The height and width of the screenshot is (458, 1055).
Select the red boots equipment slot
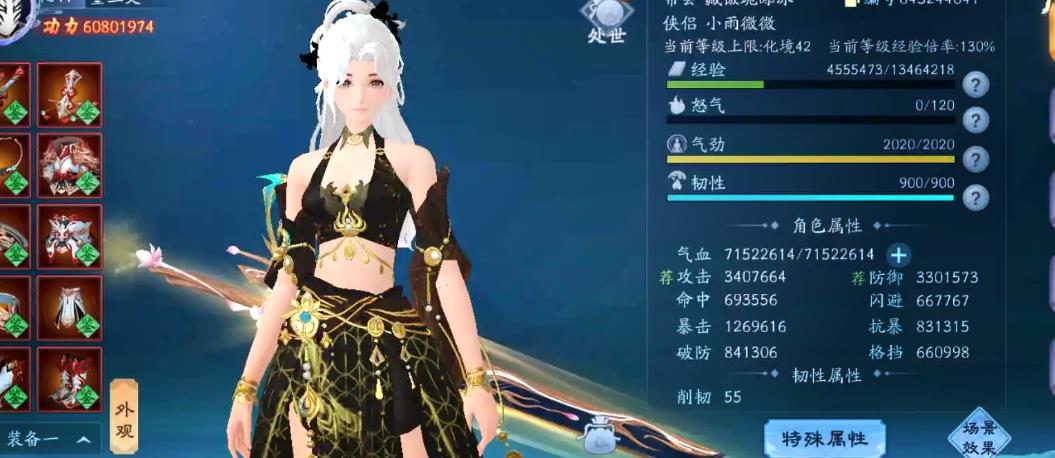[69, 379]
